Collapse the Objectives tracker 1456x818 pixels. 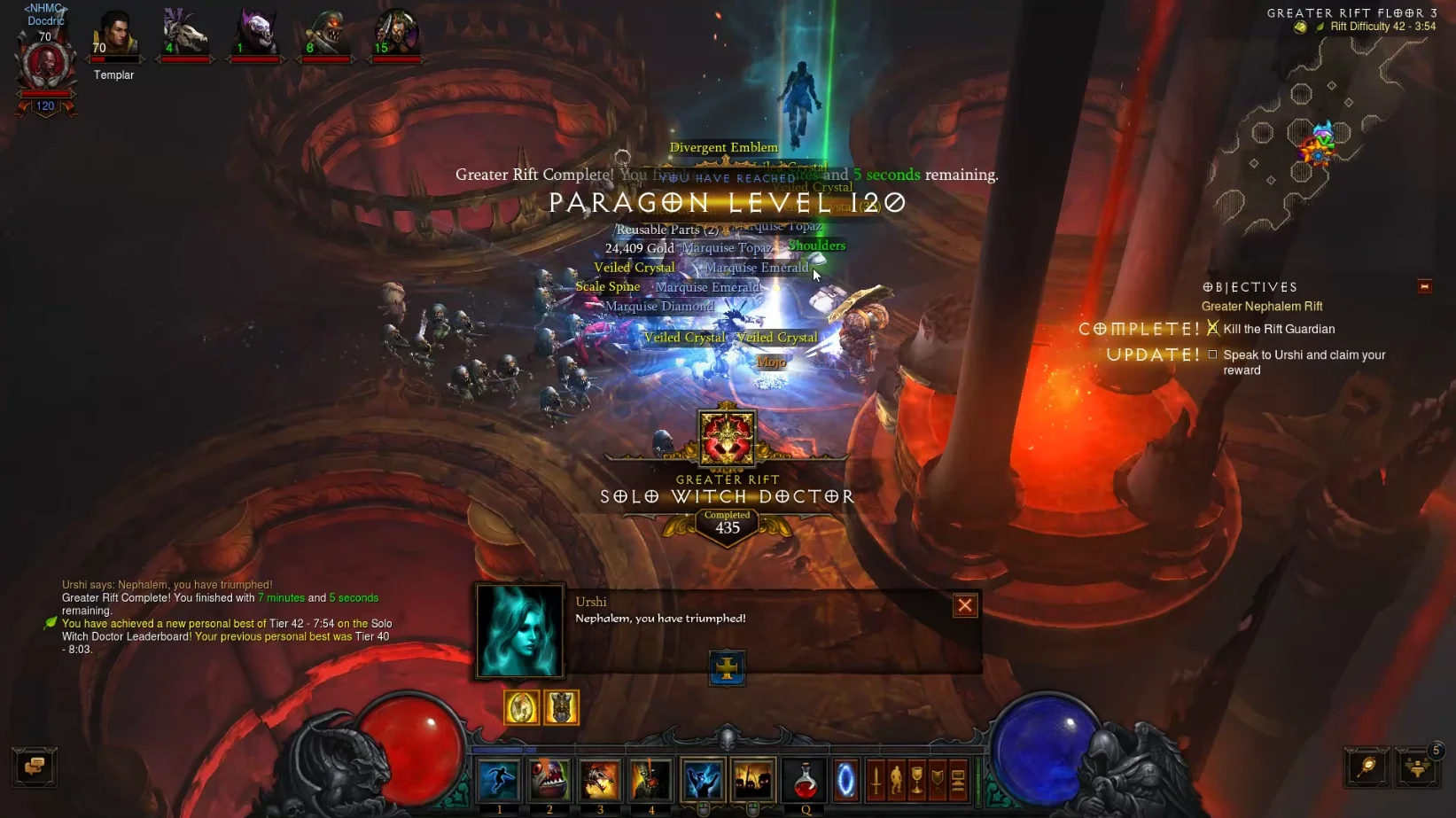tap(1424, 286)
